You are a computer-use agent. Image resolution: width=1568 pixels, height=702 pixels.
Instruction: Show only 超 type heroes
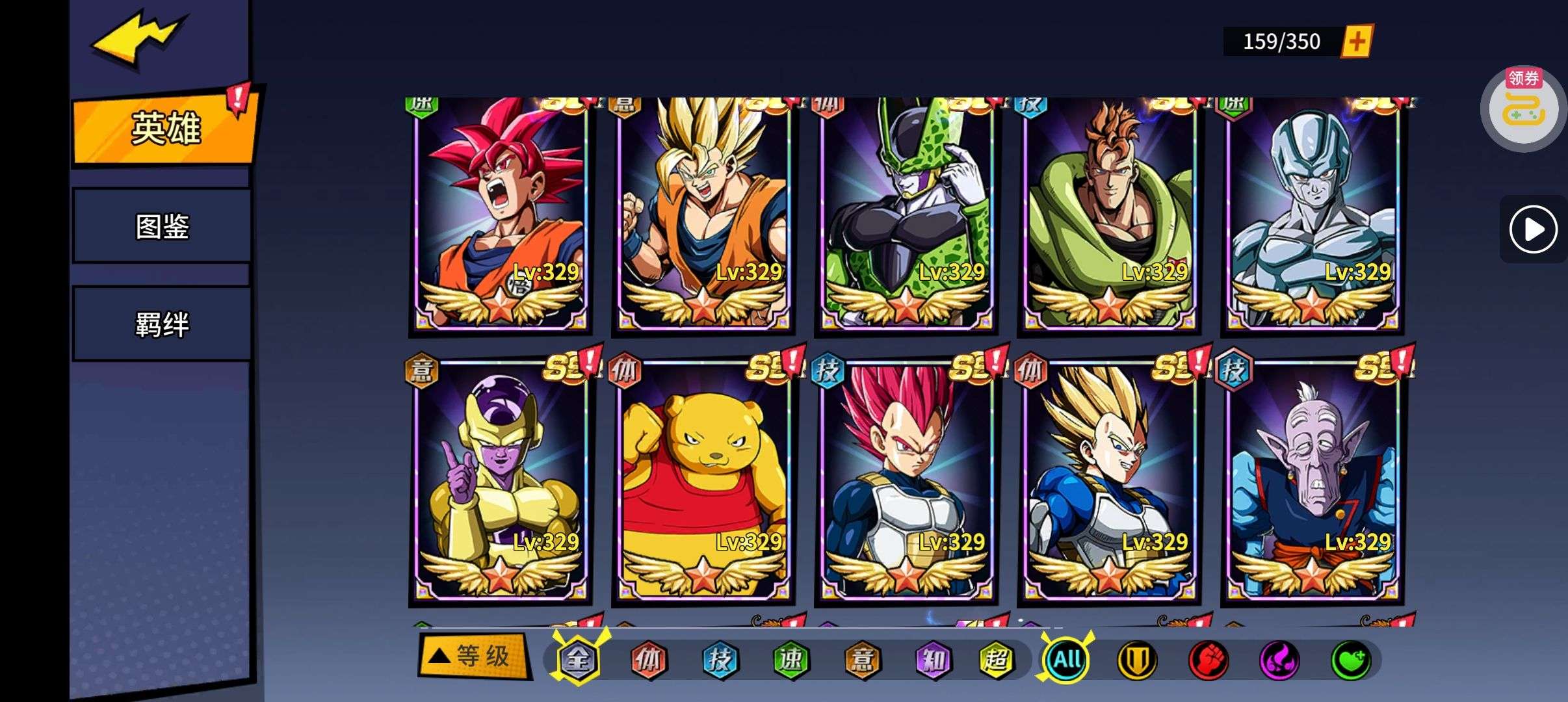997,660
